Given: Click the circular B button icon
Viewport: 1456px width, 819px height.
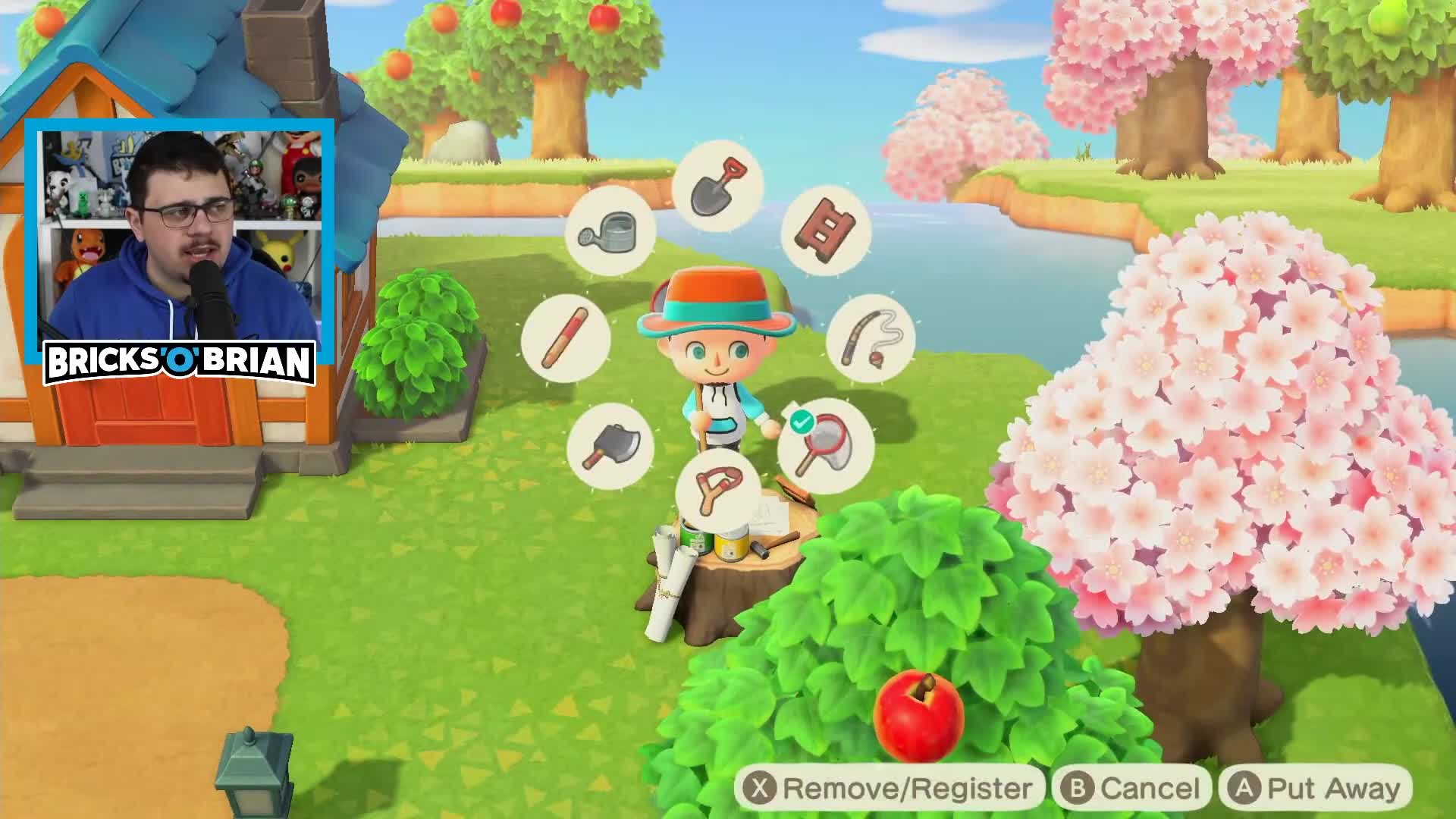Looking at the screenshot, I should 1076,789.
